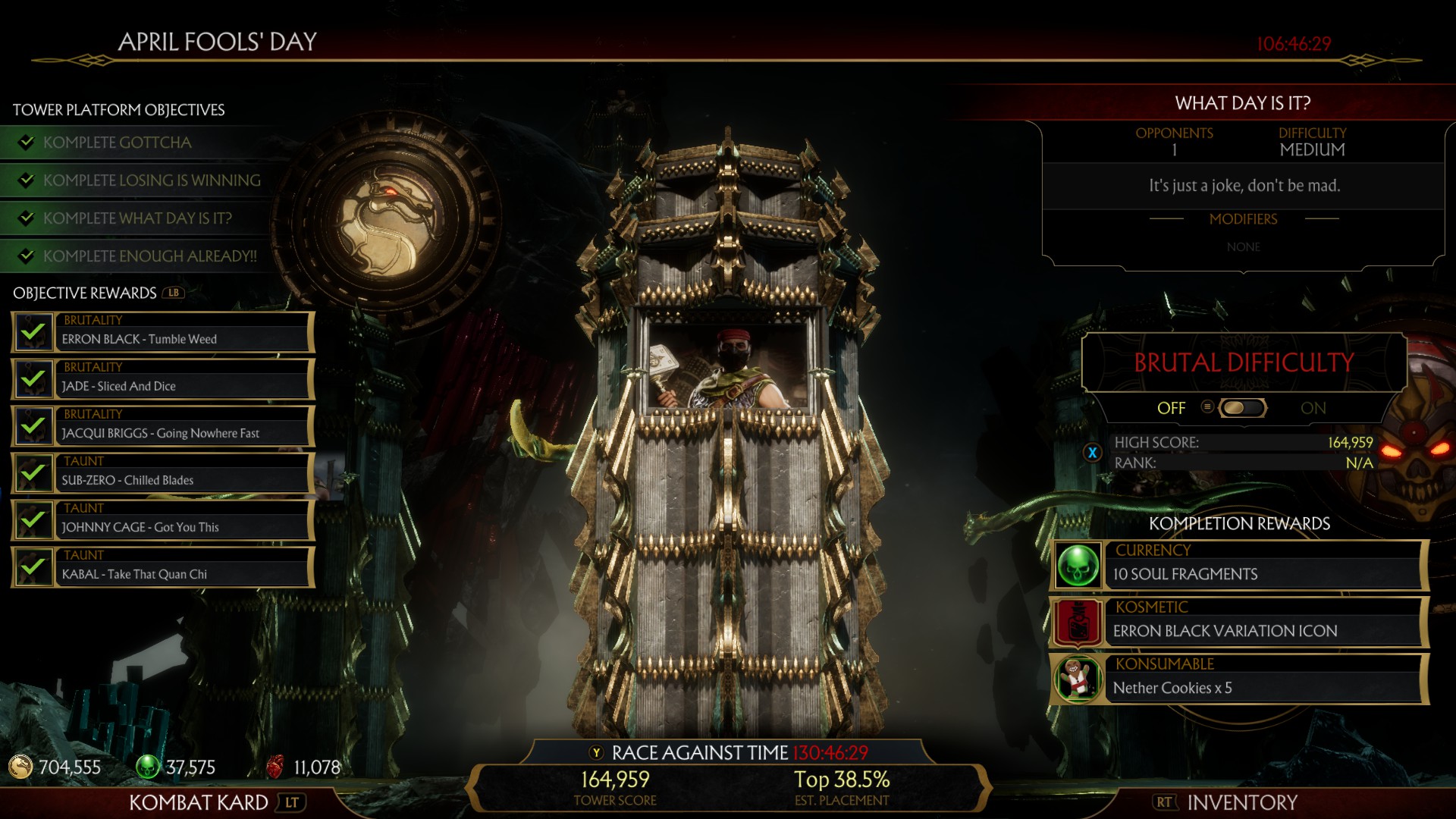Select the Komplete Gottcha objective
The image size is (1456, 819).
pyautogui.click(x=118, y=143)
